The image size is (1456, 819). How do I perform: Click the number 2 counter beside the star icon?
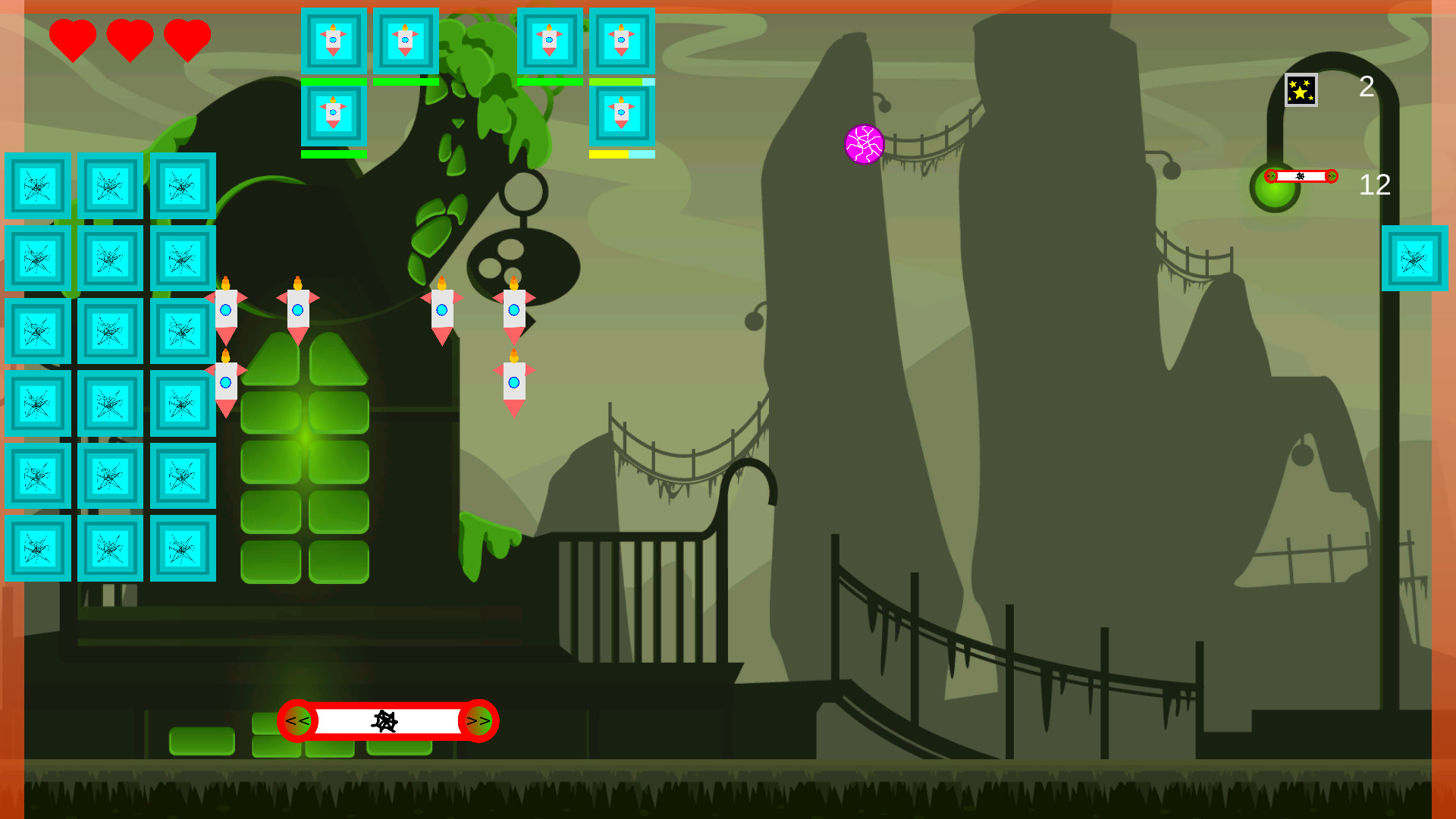tap(1367, 86)
